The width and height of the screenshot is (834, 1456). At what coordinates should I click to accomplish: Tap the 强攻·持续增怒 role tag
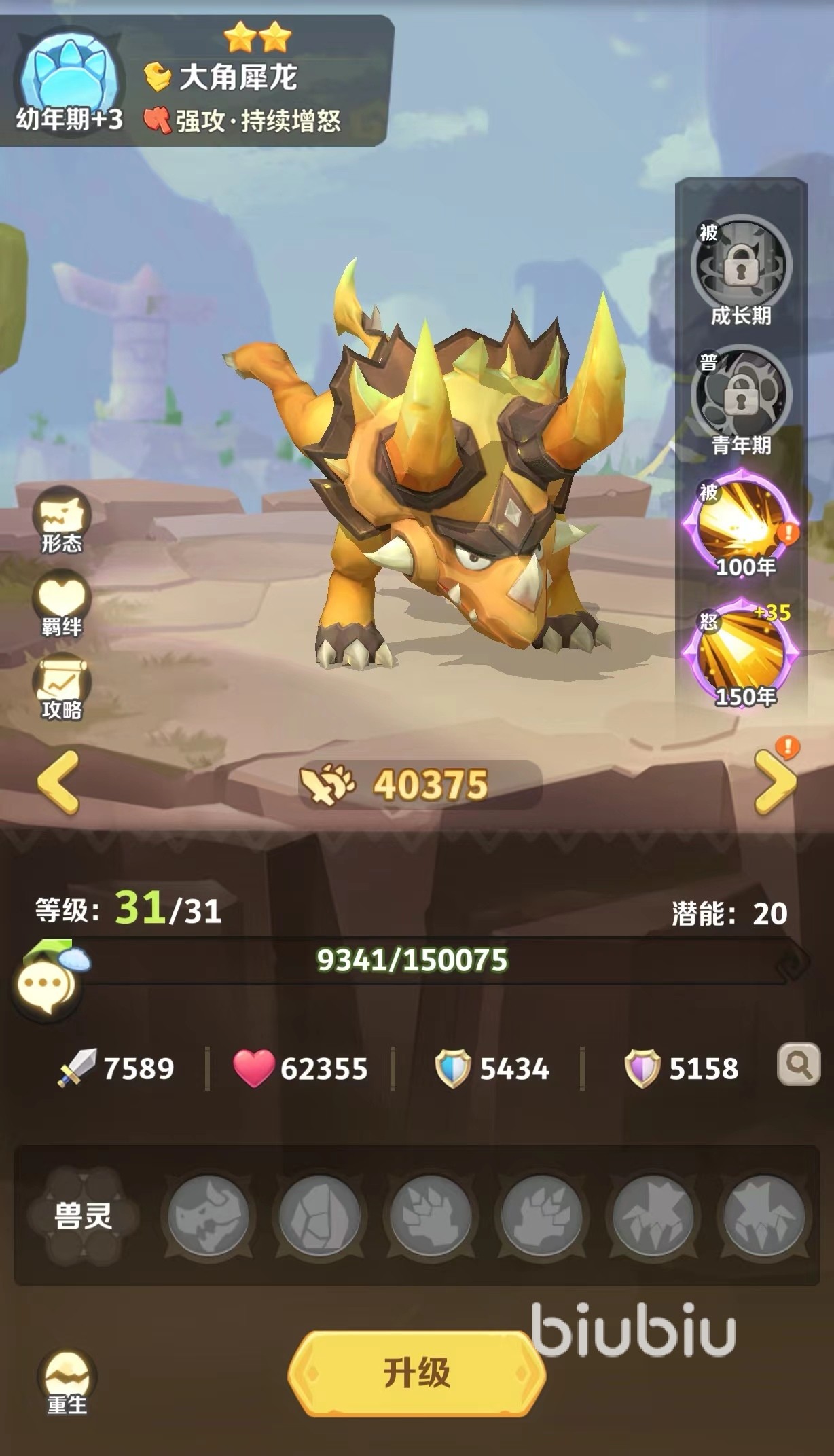click(243, 121)
